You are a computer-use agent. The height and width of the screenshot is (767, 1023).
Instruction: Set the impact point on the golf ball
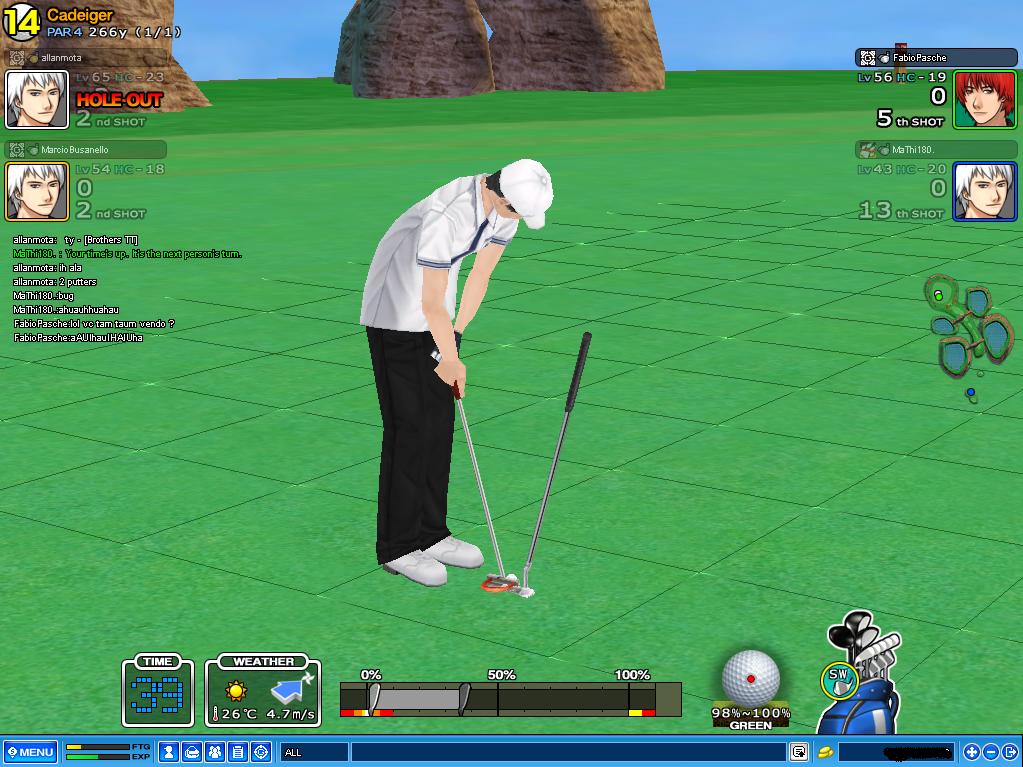click(x=750, y=679)
